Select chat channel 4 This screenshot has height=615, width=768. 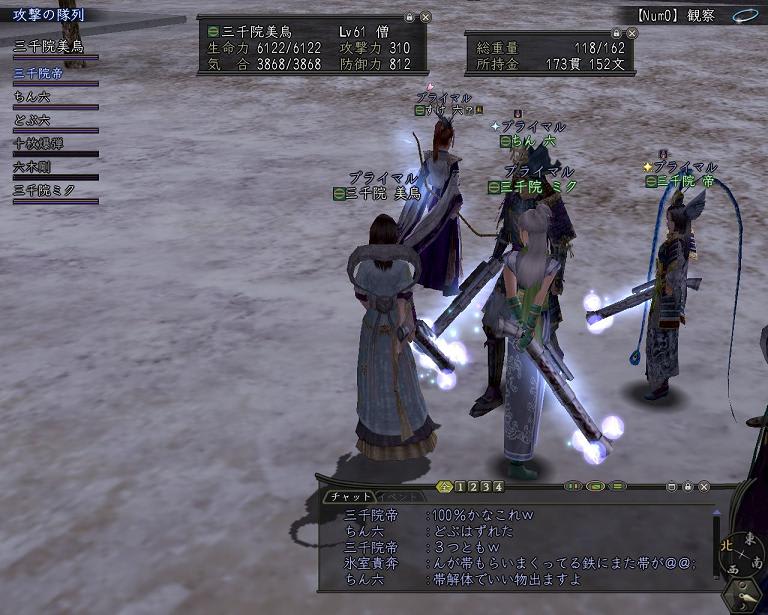pyautogui.click(x=498, y=487)
